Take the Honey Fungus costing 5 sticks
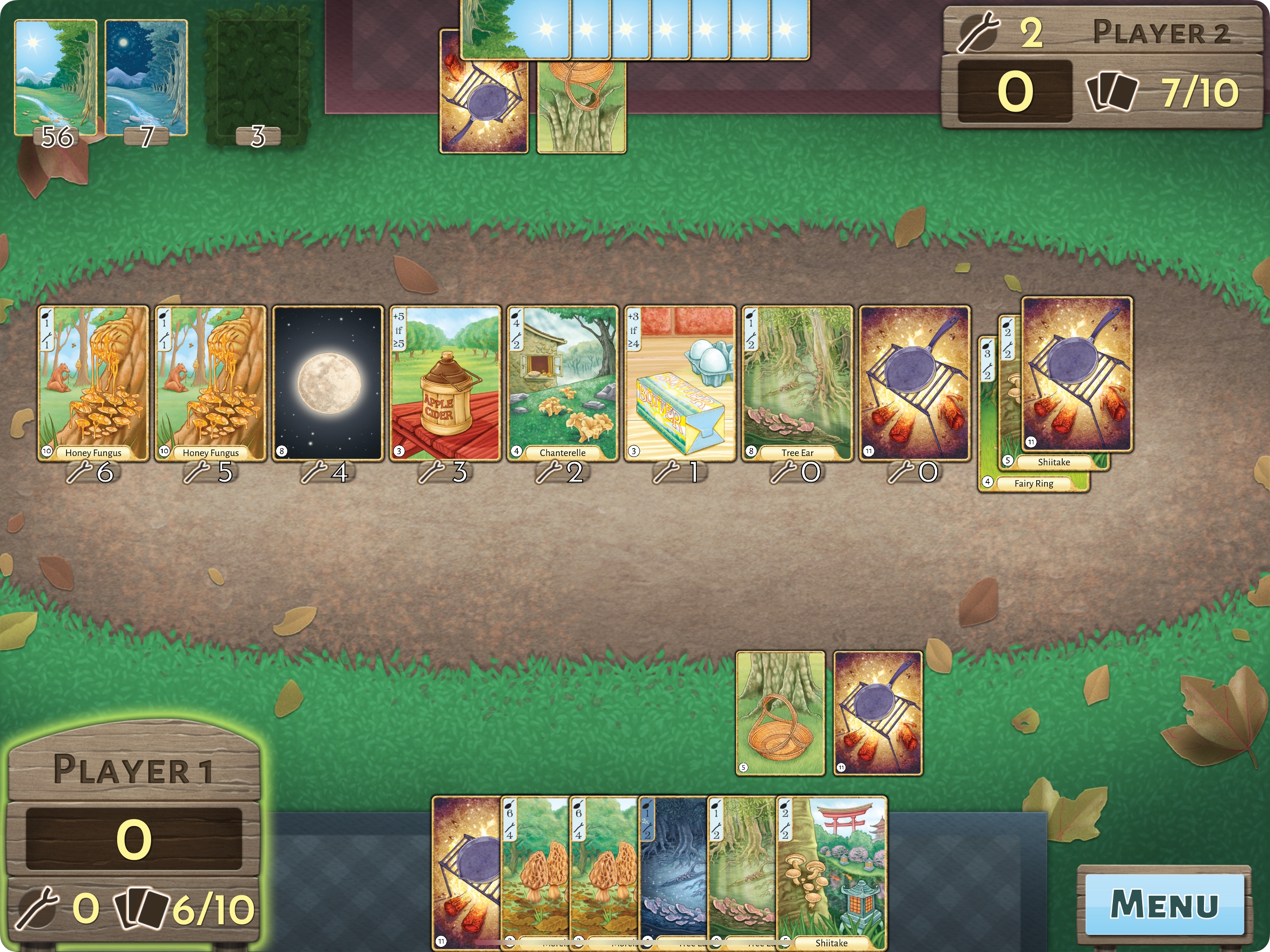This screenshot has height=952, width=1270. coord(211,383)
